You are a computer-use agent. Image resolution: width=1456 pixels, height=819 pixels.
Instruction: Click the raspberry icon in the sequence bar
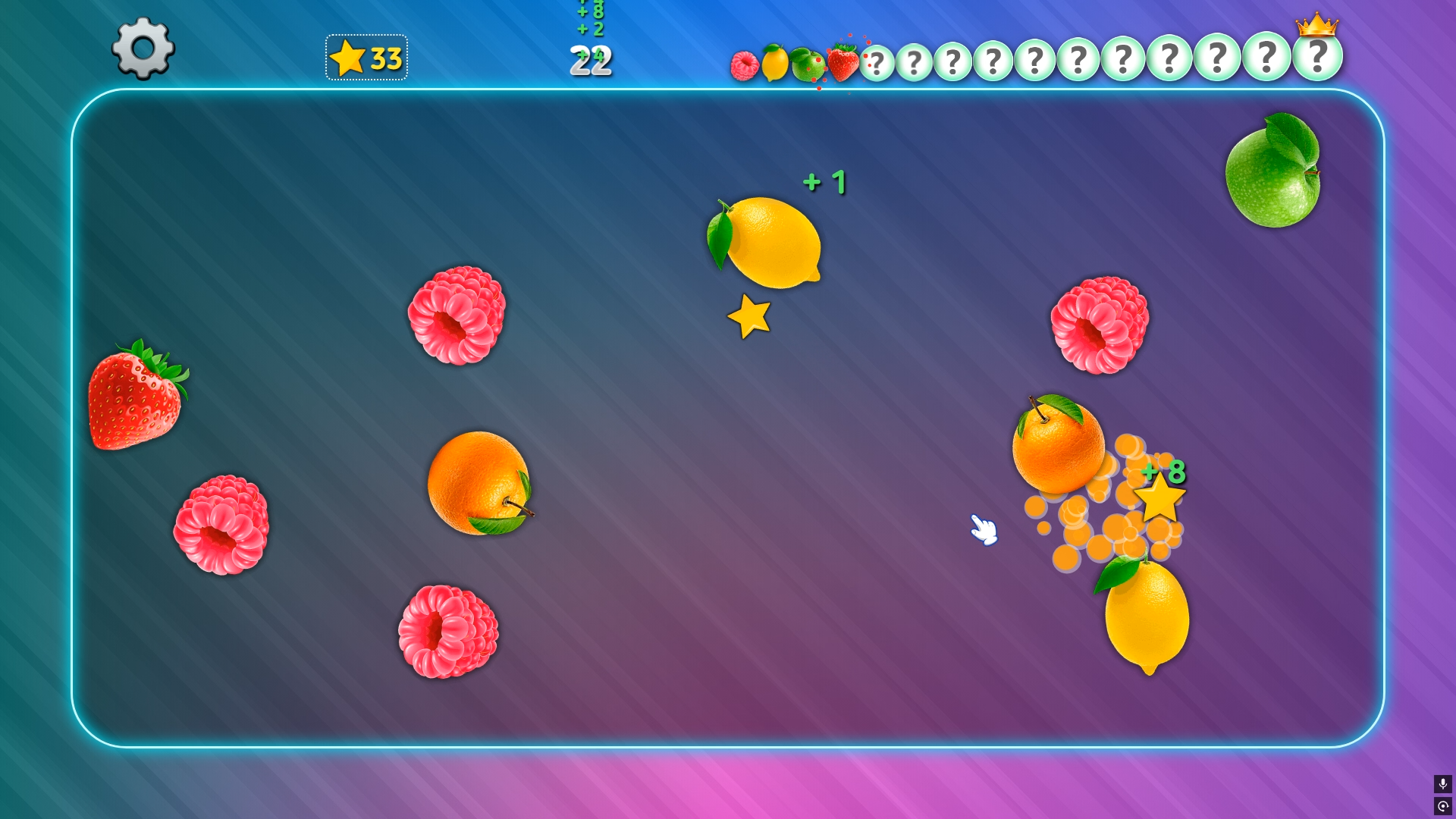[744, 63]
